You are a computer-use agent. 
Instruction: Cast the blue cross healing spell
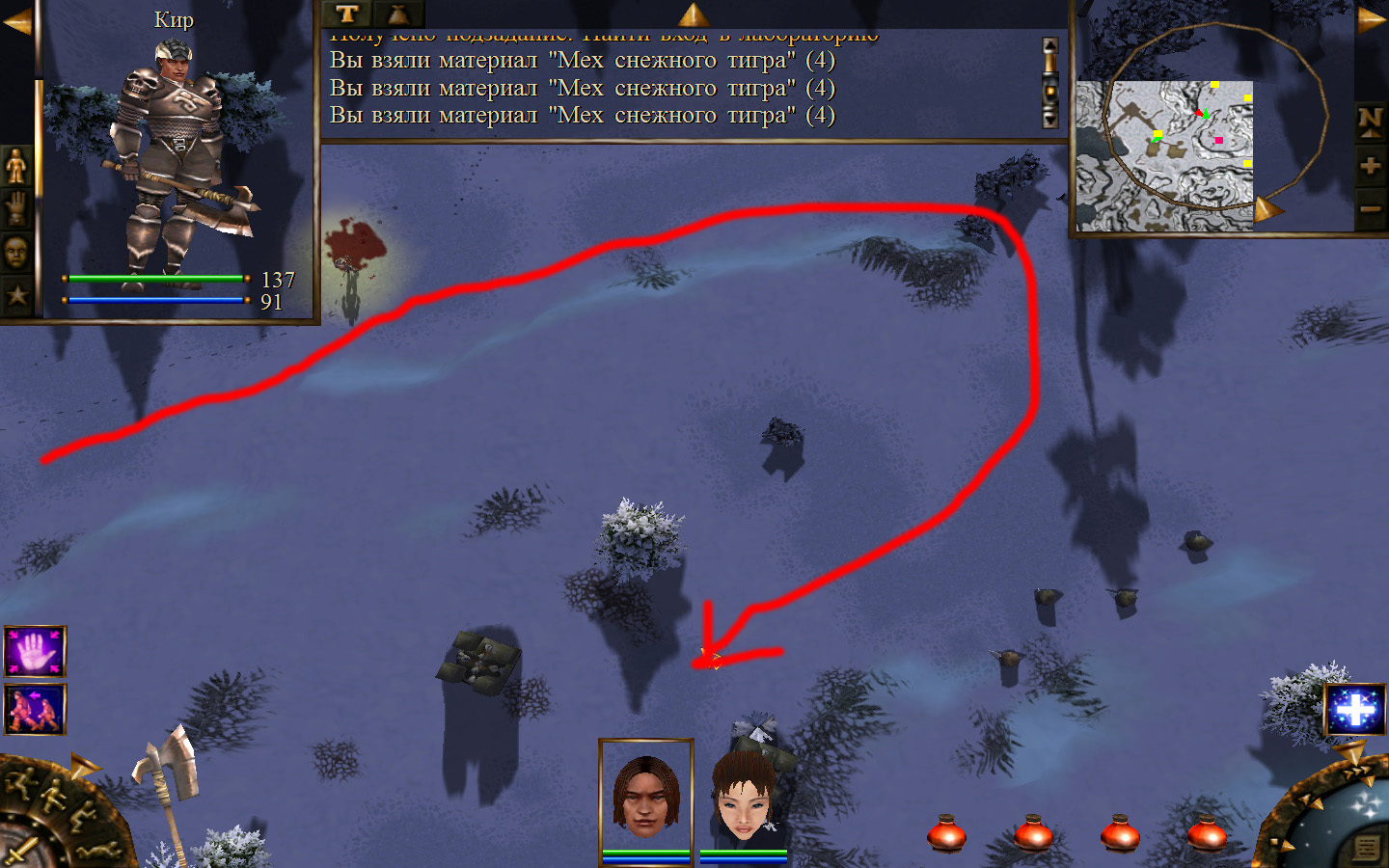coord(1354,711)
